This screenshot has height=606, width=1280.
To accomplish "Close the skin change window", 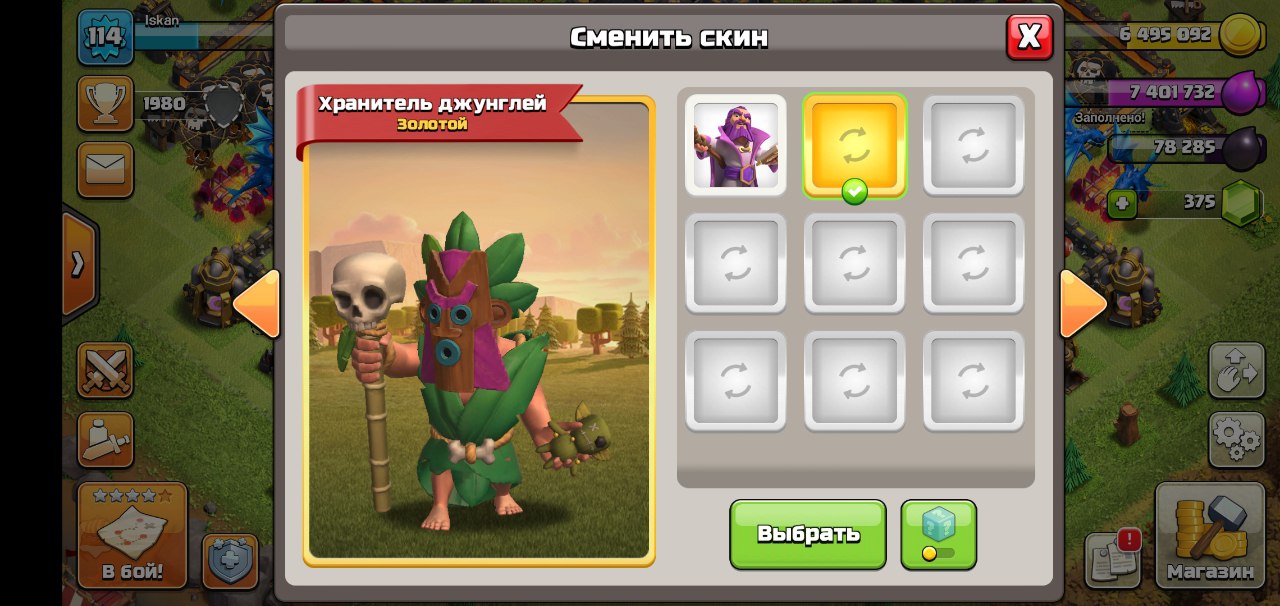I will coord(1029,38).
